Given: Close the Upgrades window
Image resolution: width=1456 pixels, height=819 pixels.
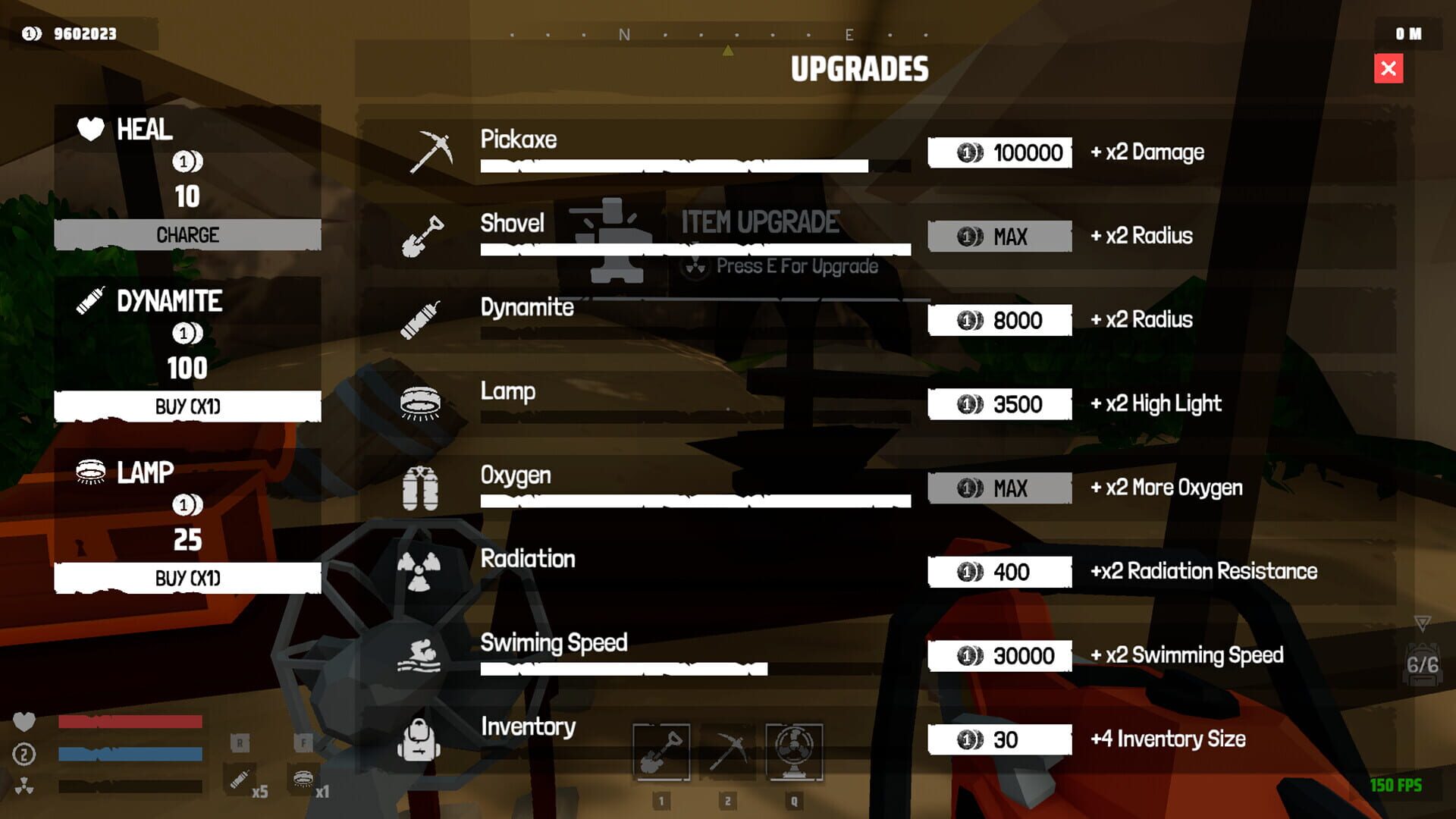Looking at the screenshot, I should point(1388,68).
